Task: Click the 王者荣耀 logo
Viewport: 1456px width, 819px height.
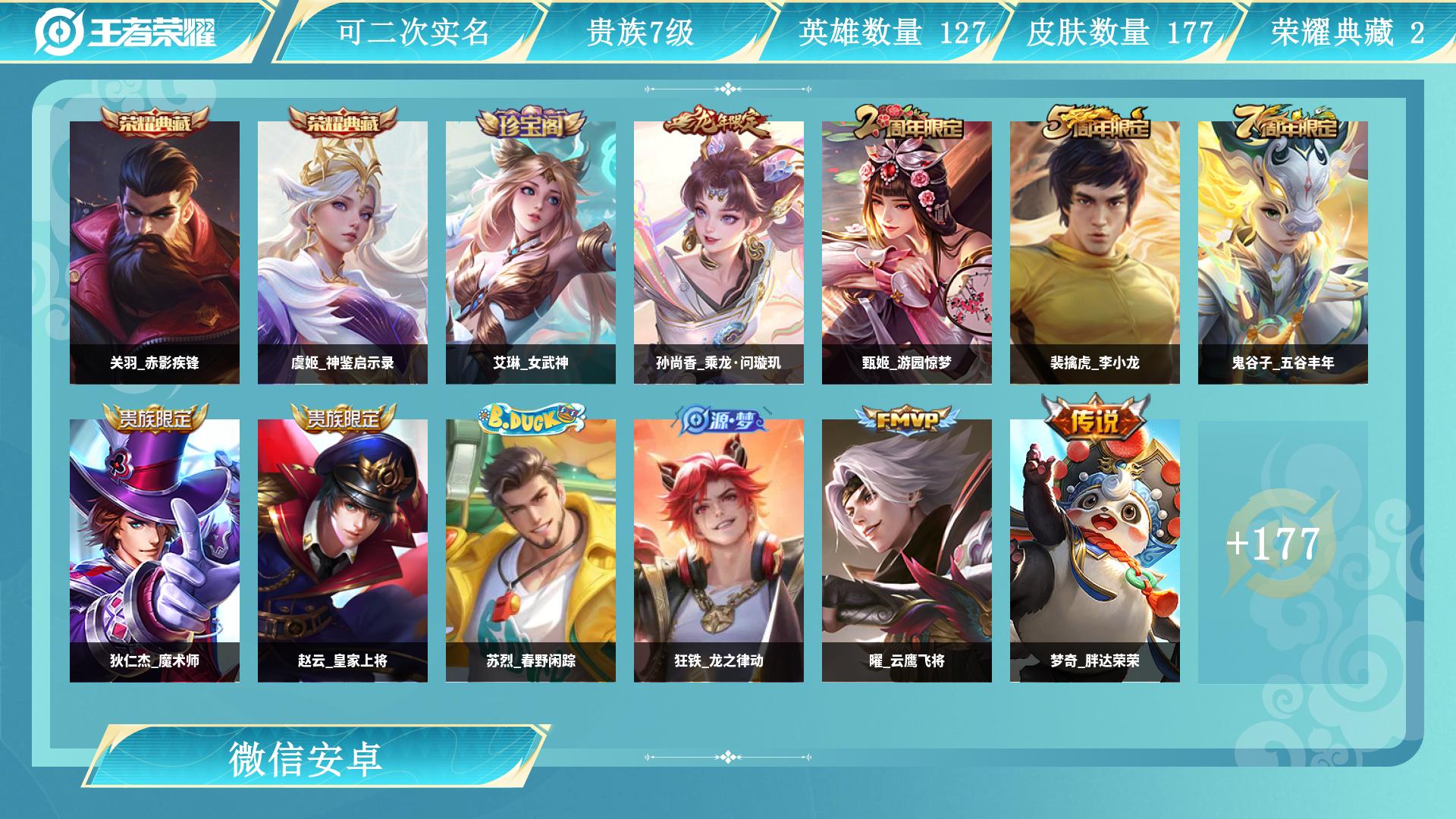Action: (126, 32)
